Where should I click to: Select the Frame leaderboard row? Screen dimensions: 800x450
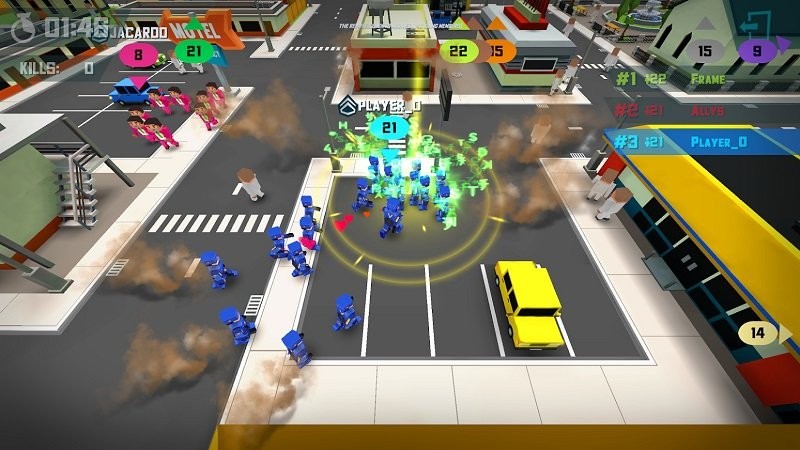pos(700,77)
